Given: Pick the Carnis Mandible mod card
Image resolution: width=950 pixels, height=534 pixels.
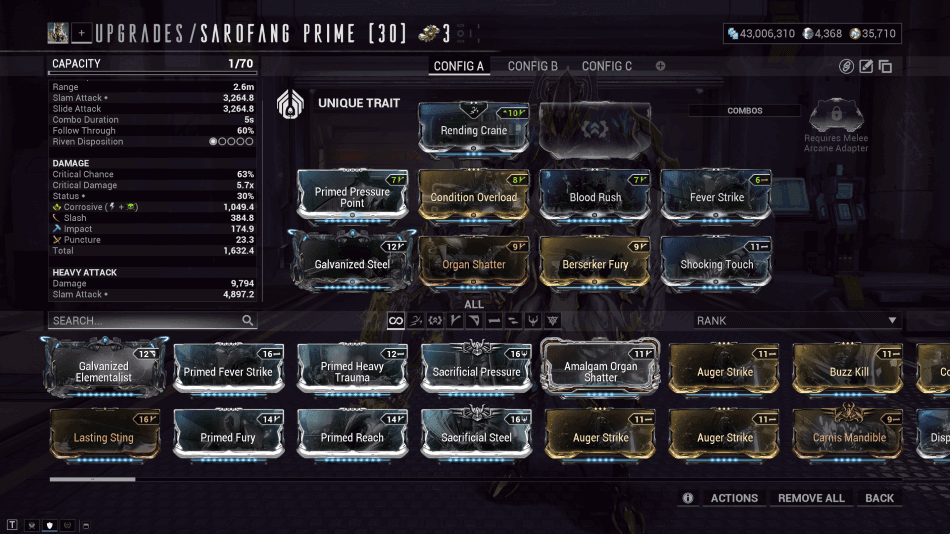Looking at the screenshot, I should pyautogui.click(x=849, y=437).
